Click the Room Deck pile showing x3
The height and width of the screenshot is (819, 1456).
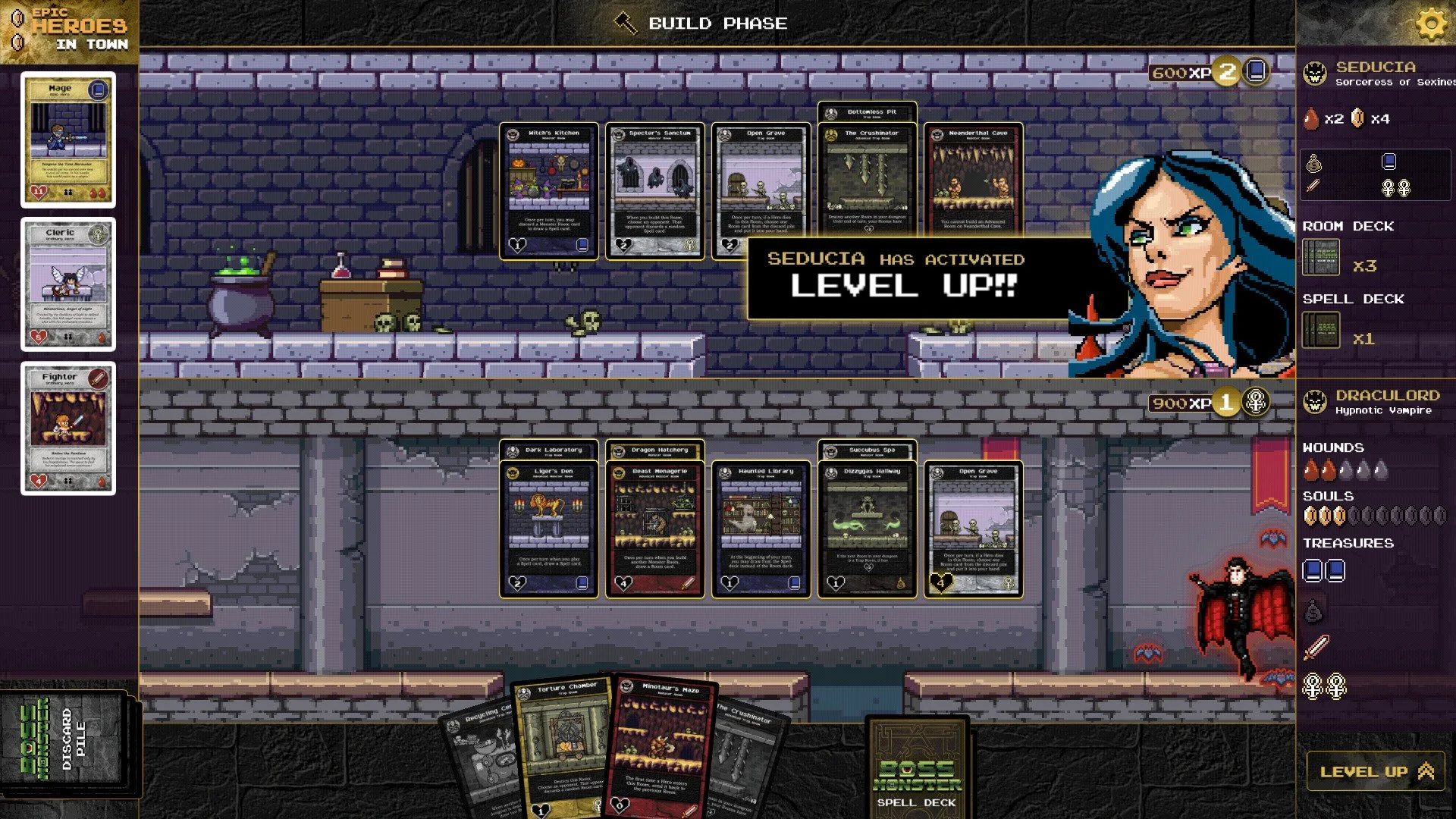pos(1322,256)
